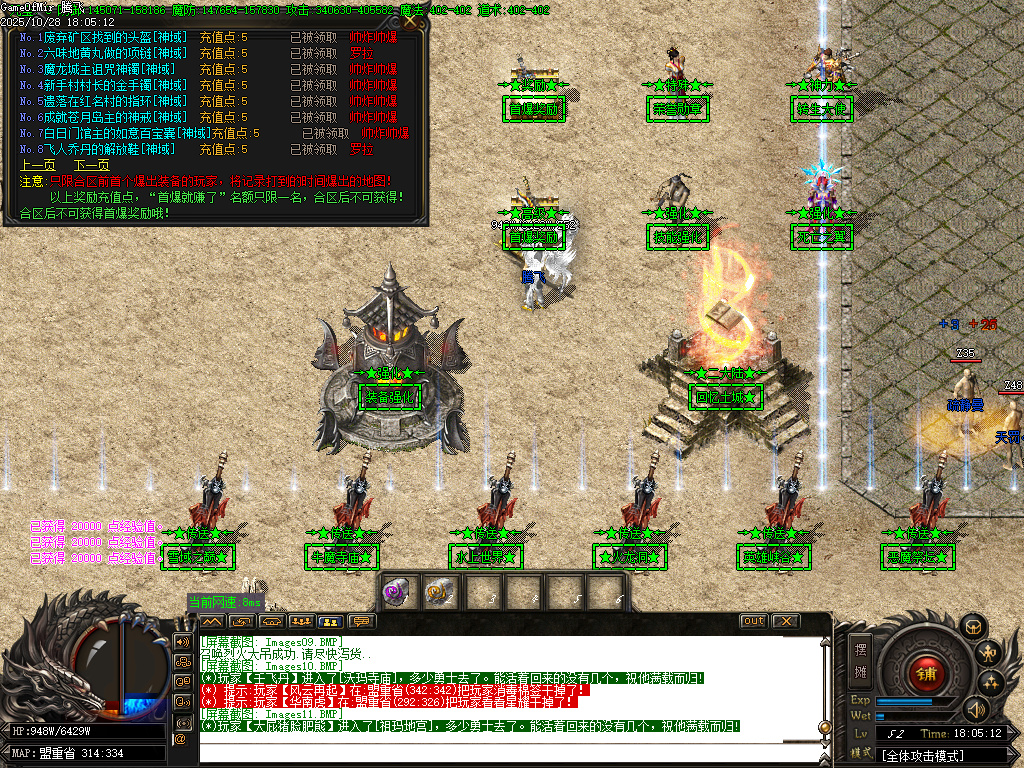Toggle the chat speaker channel button
The width and height of the screenshot is (1024, 768).
tap(182, 641)
